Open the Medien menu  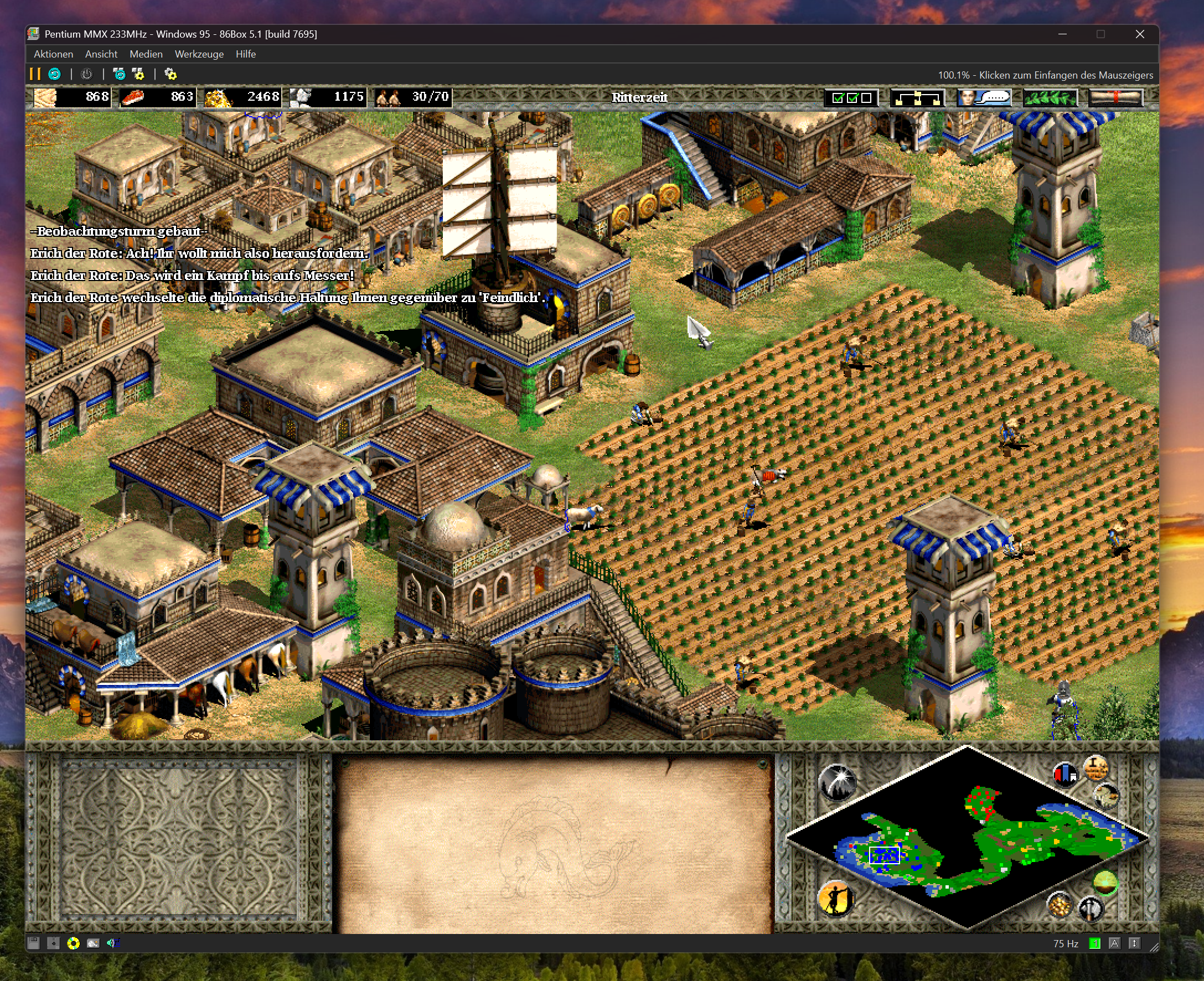point(146,54)
